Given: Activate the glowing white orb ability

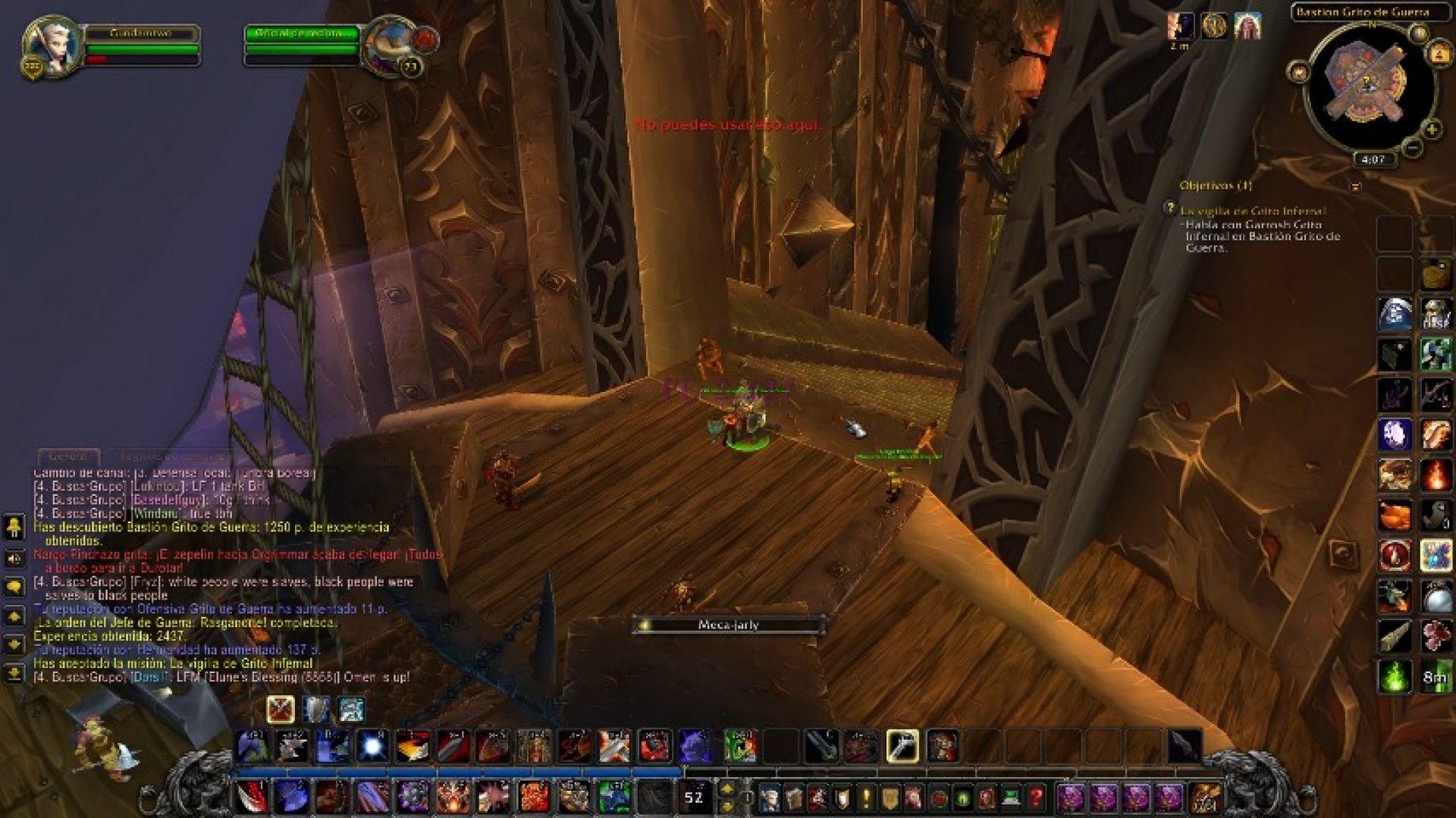Looking at the screenshot, I should click(x=372, y=746).
